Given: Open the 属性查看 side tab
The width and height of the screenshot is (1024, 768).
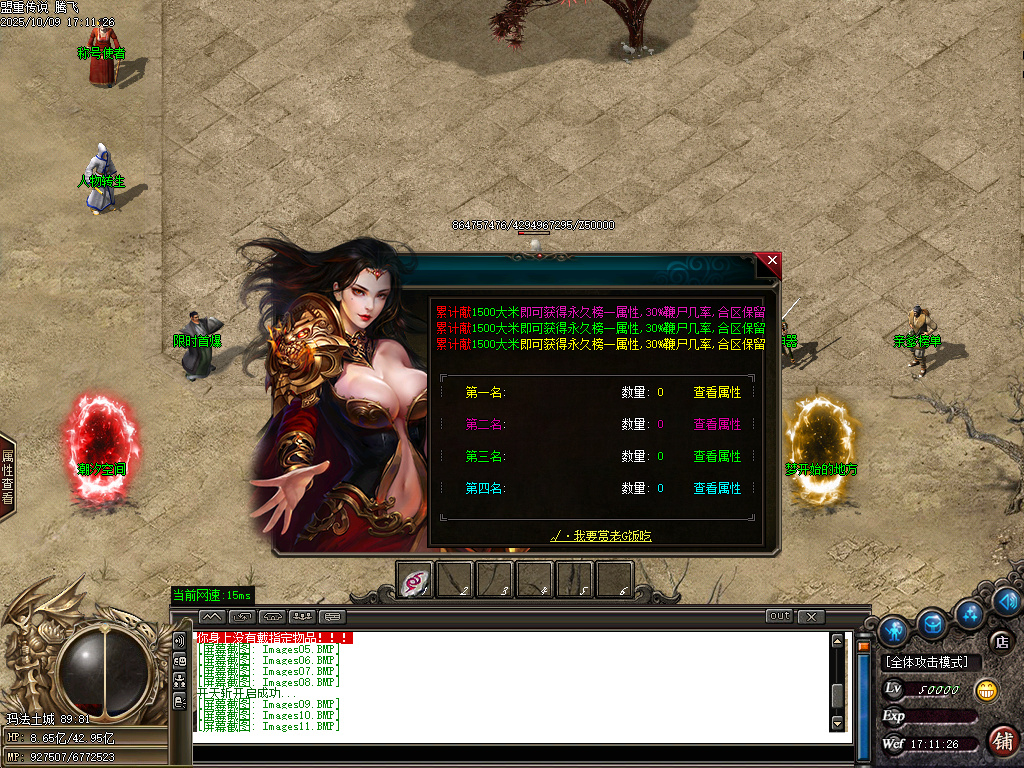Looking at the screenshot, I should point(8,477).
